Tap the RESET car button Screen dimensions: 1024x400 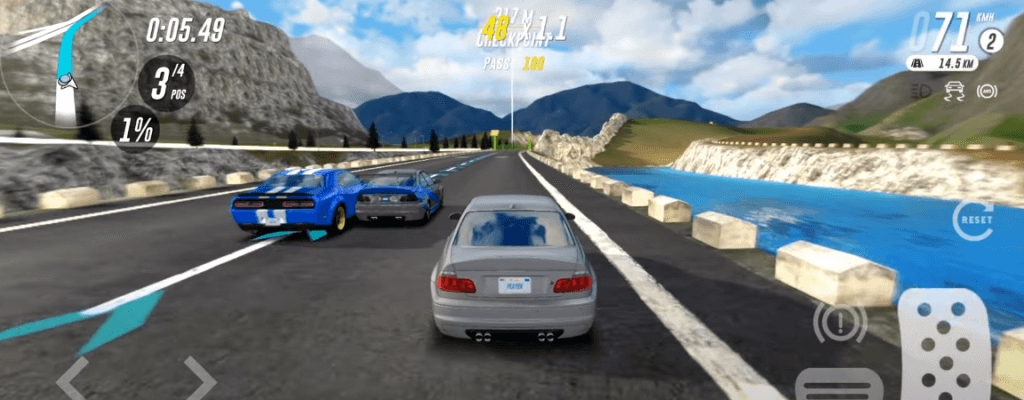(x=972, y=219)
